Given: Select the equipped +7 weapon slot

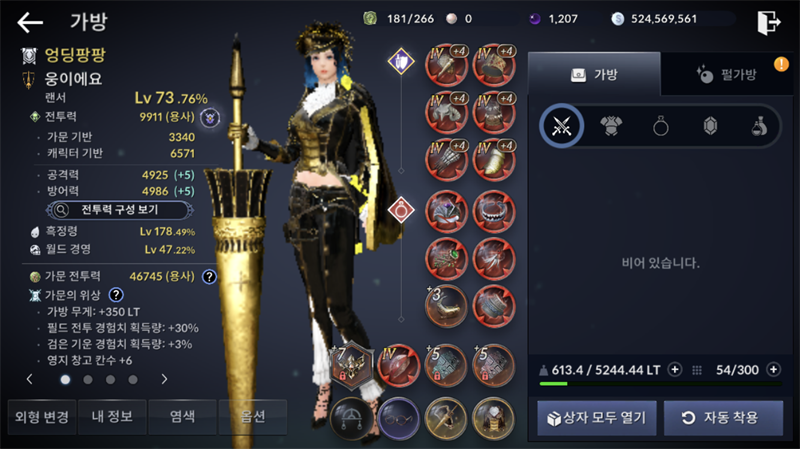Looking at the screenshot, I should (352, 363).
